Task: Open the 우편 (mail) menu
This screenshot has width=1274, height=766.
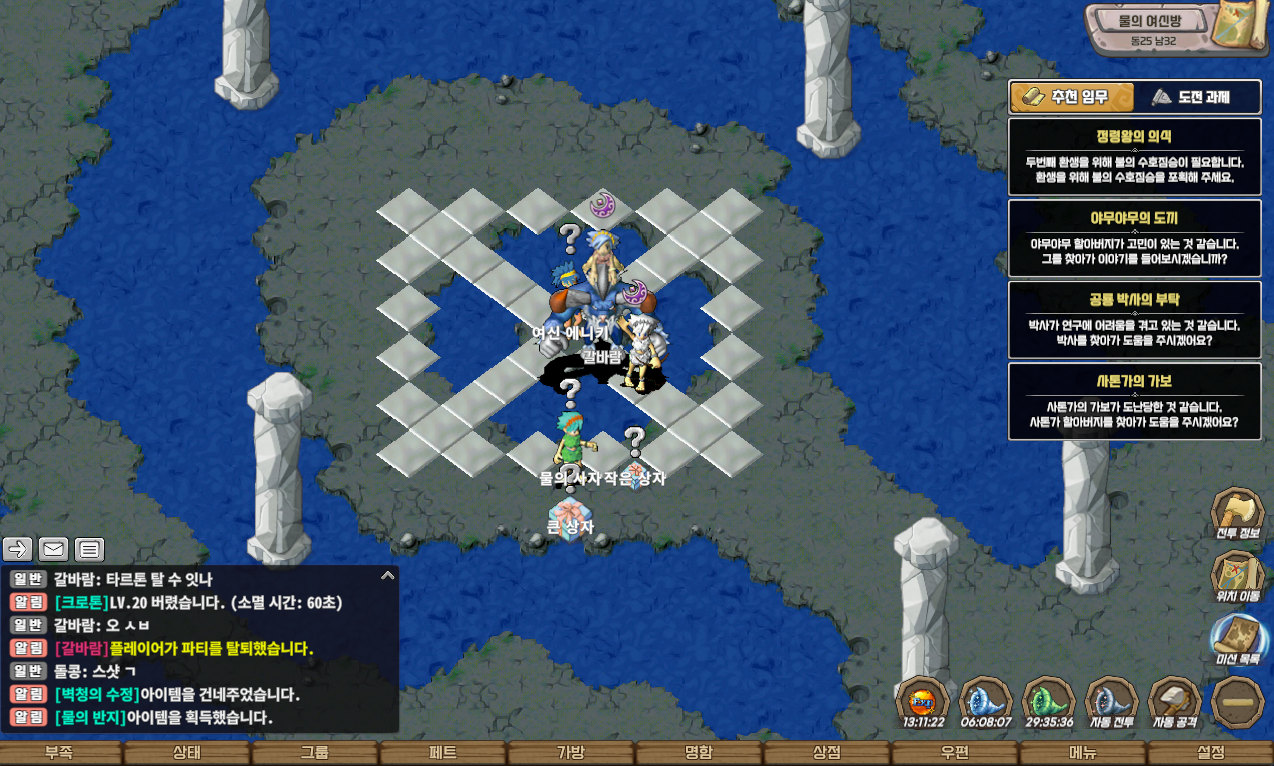Action: point(954,753)
